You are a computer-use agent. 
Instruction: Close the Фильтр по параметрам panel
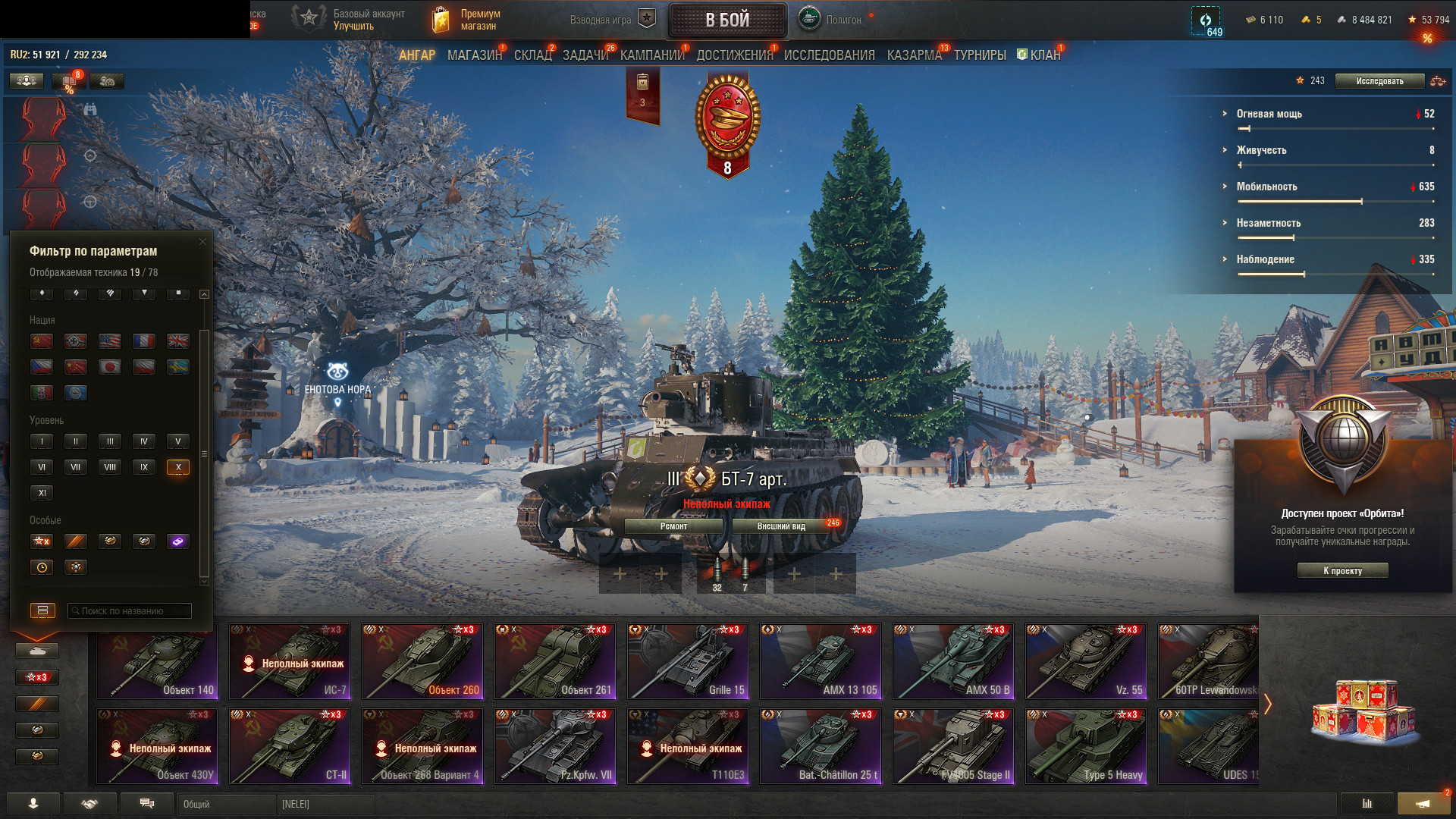202,242
